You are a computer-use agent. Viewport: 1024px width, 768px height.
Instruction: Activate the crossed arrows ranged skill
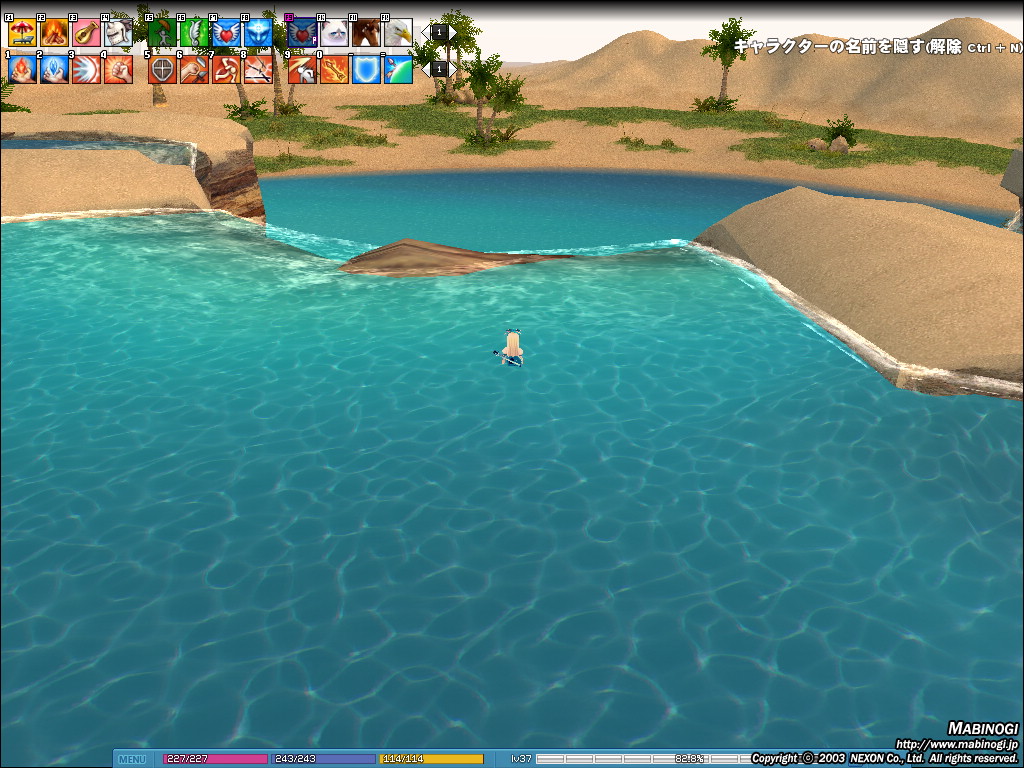point(258,69)
